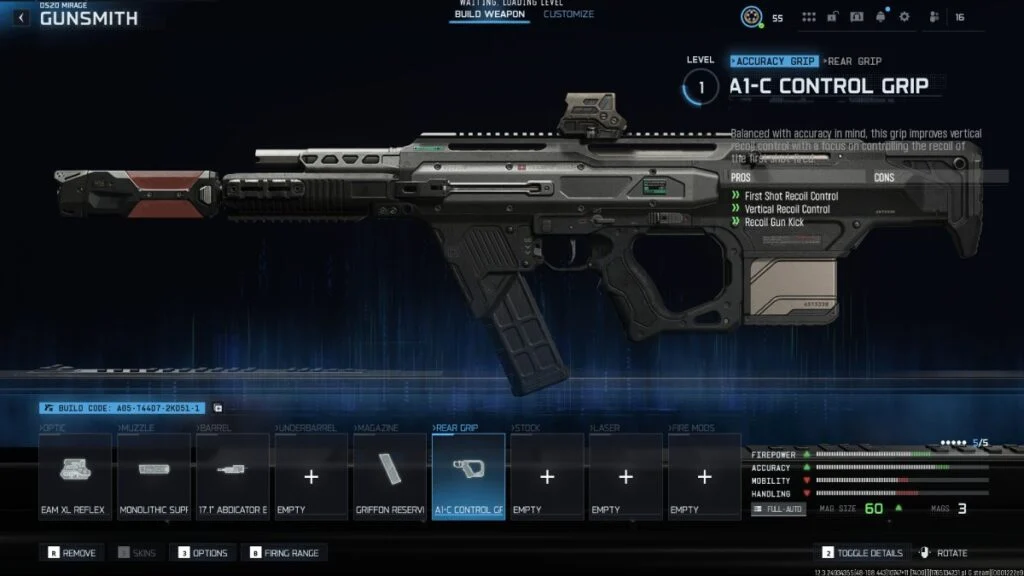Choose the Muzzle slot with Monolithic Suppressor
The width and height of the screenshot is (1024, 576).
click(x=153, y=476)
